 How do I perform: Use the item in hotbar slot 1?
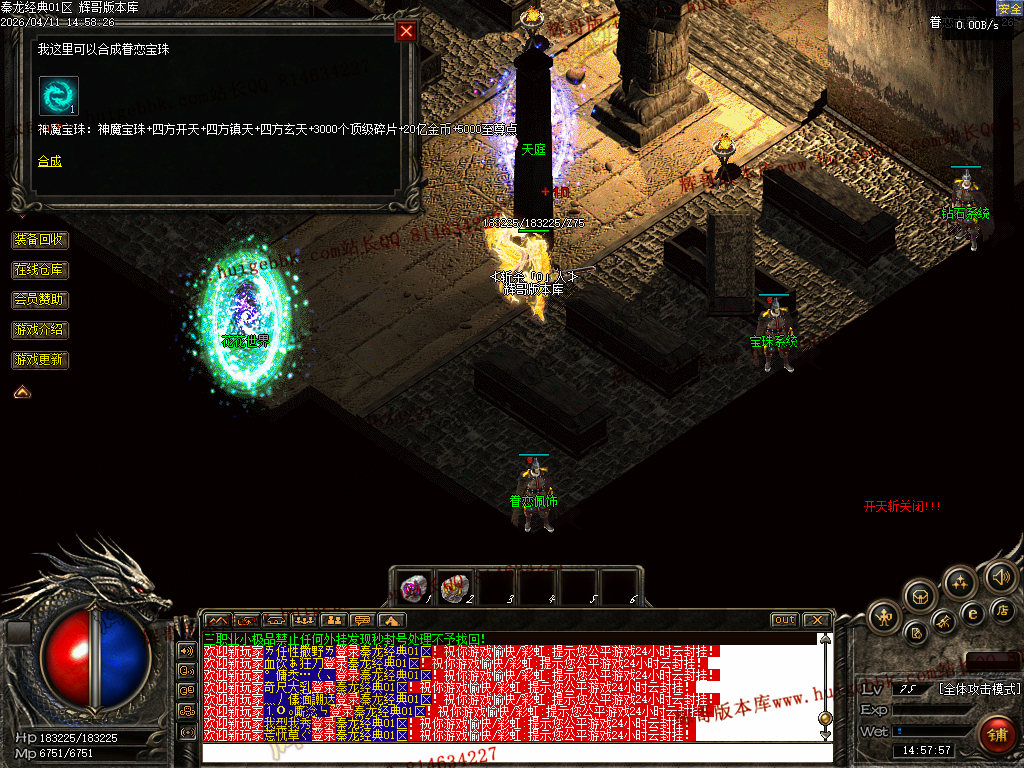coord(412,586)
